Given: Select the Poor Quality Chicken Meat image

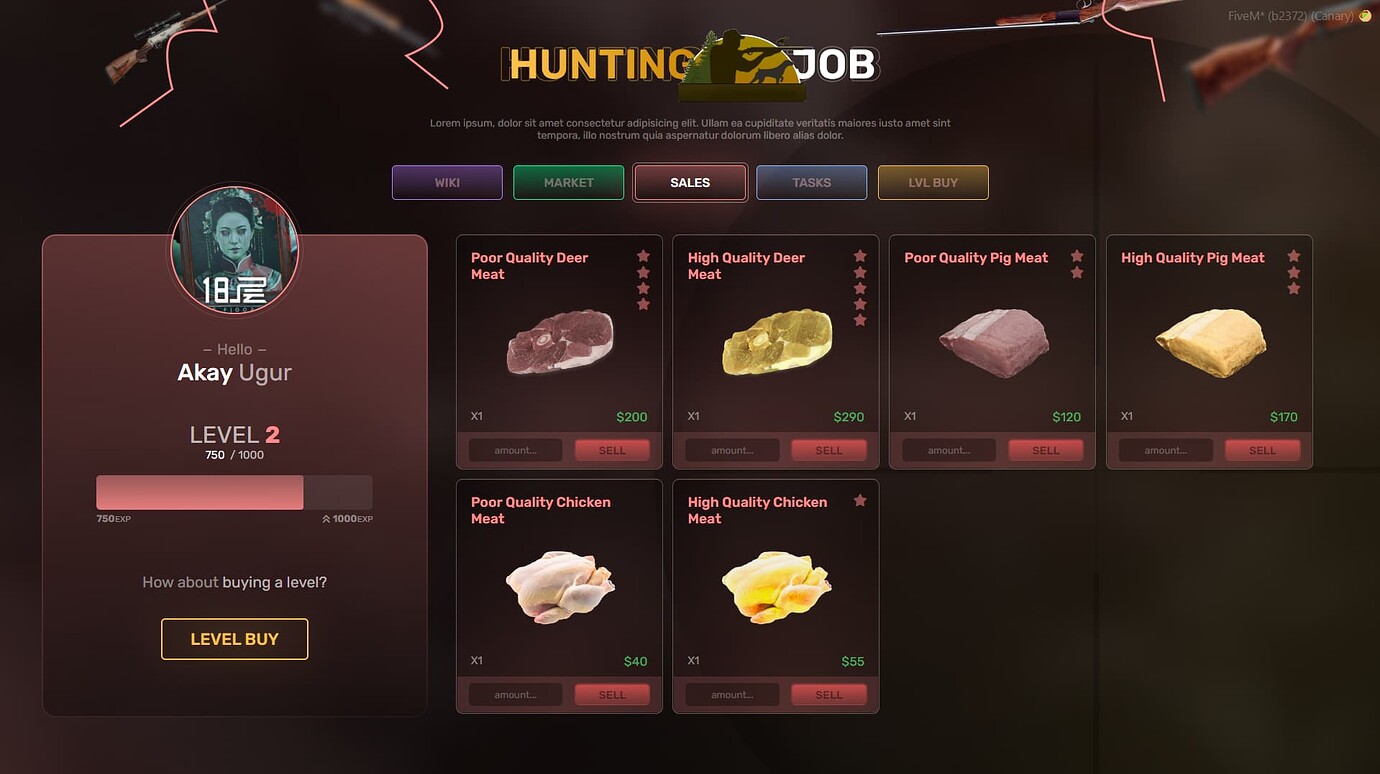Looking at the screenshot, I should tap(560, 586).
